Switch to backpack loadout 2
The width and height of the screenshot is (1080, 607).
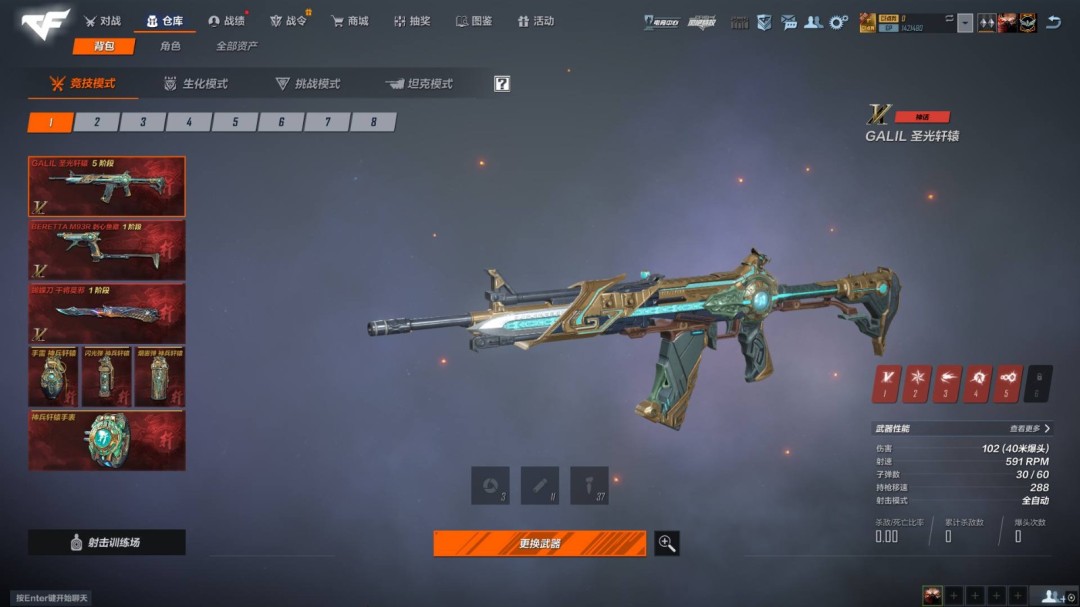(x=97, y=122)
